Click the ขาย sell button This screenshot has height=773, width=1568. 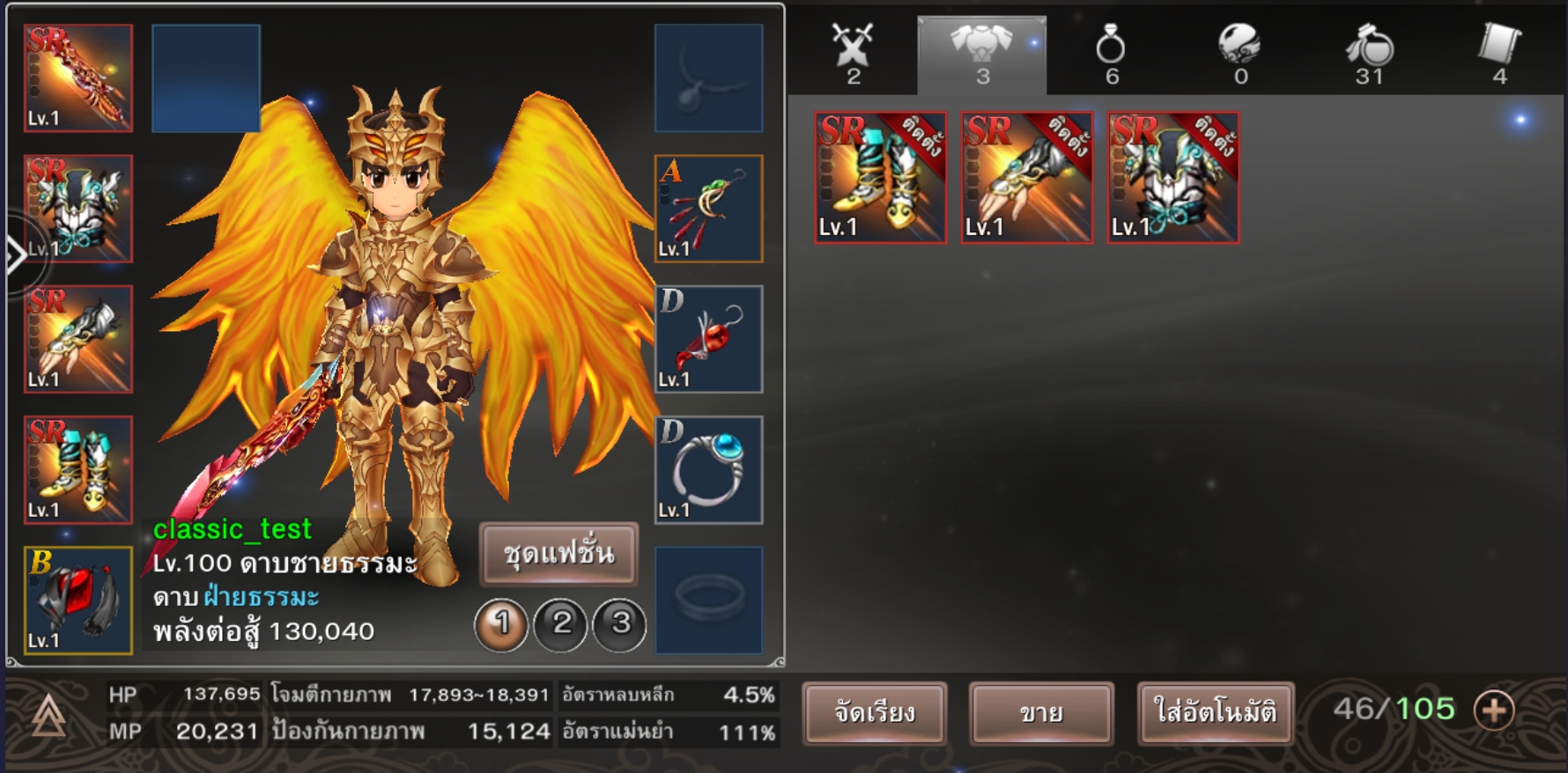1041,712
